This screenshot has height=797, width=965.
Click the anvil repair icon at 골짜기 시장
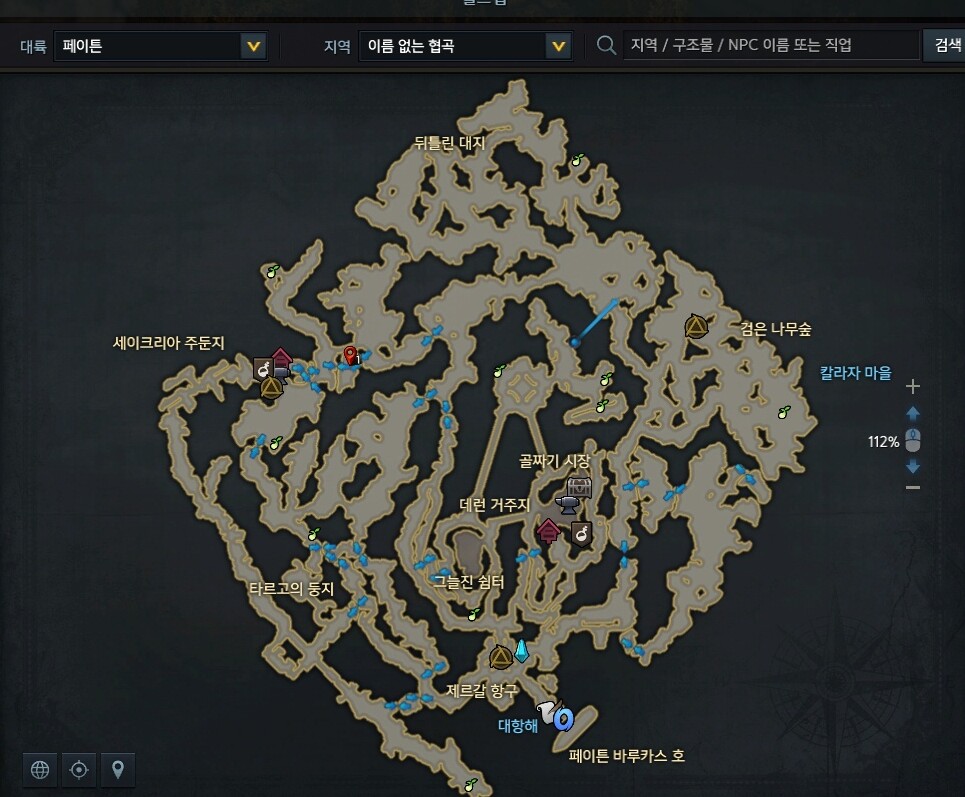[x=569, y=504]
